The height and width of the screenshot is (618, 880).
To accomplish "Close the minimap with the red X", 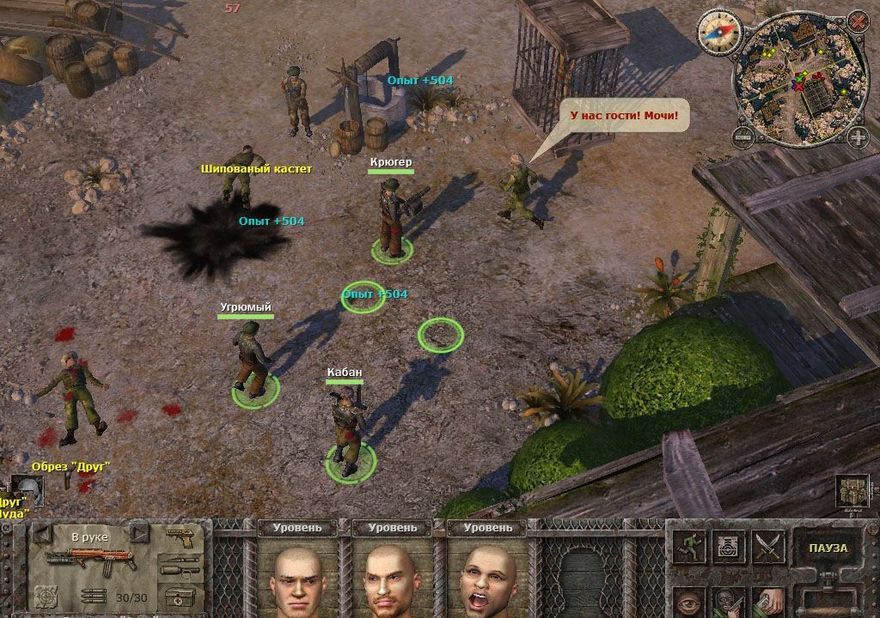I will (x=857, y=20).
